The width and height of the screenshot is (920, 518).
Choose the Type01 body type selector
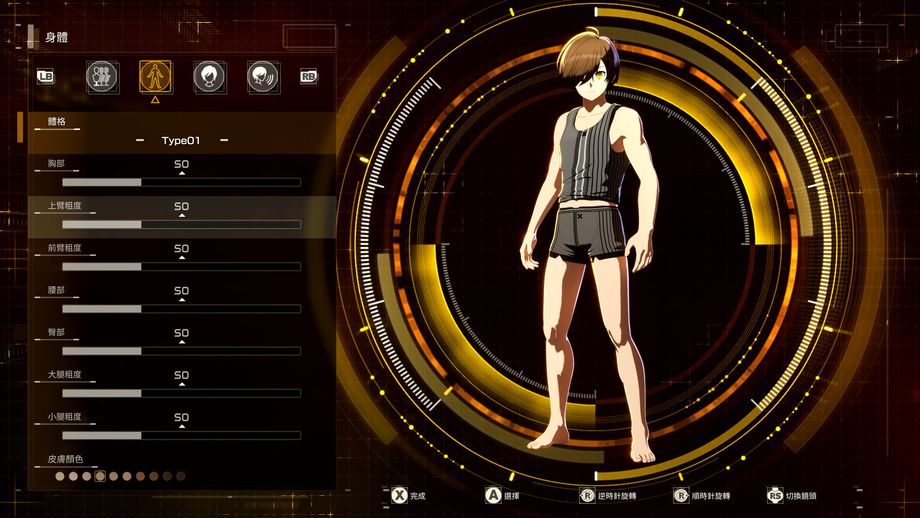point(181,141)
